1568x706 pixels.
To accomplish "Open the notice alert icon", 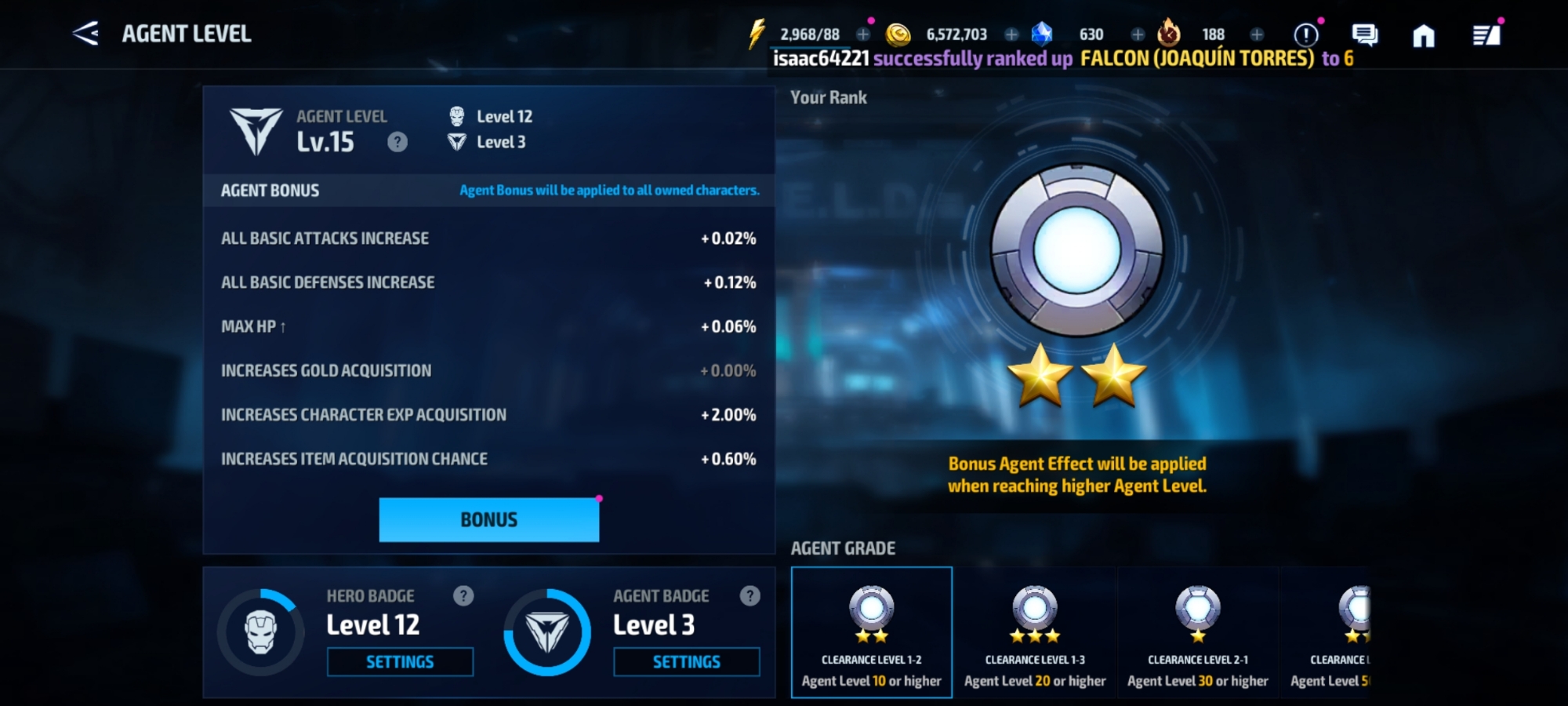I will point(1305,35).
